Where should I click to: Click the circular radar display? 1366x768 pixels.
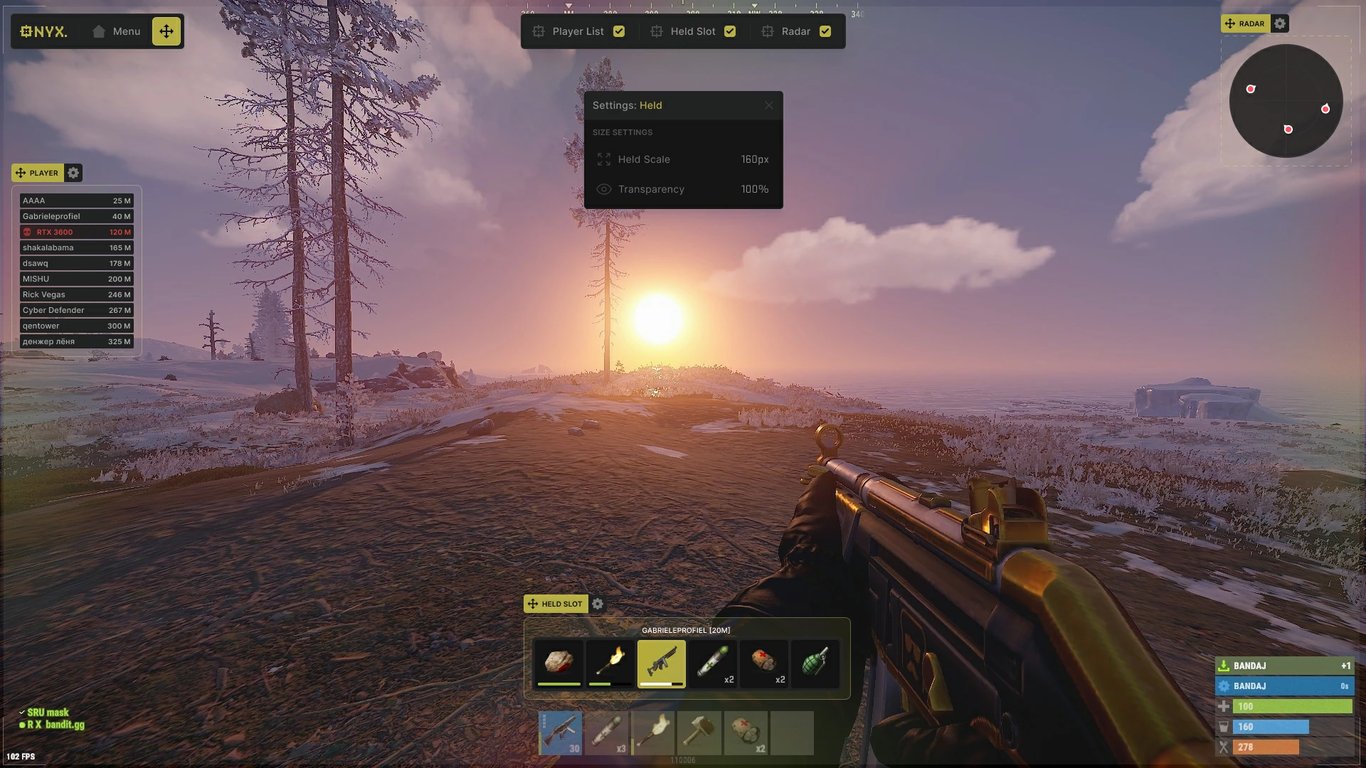tap(1285, 101)
